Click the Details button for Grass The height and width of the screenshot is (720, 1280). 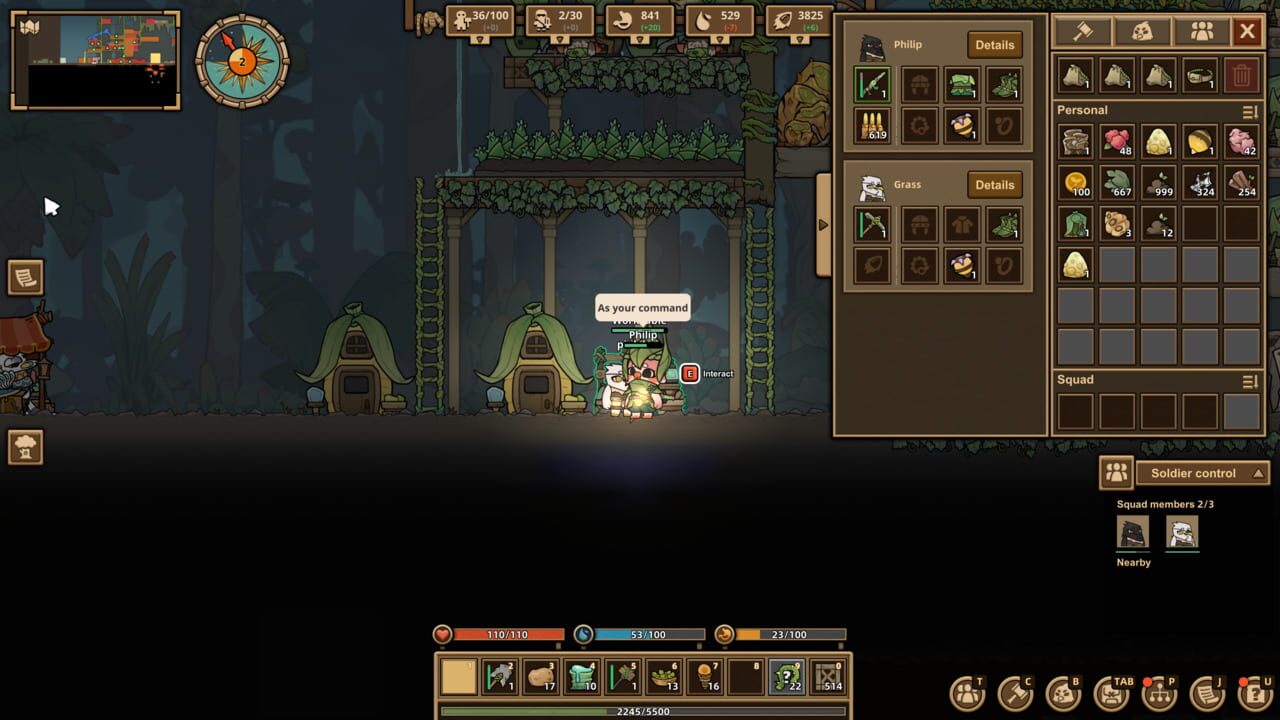[994, 185]
